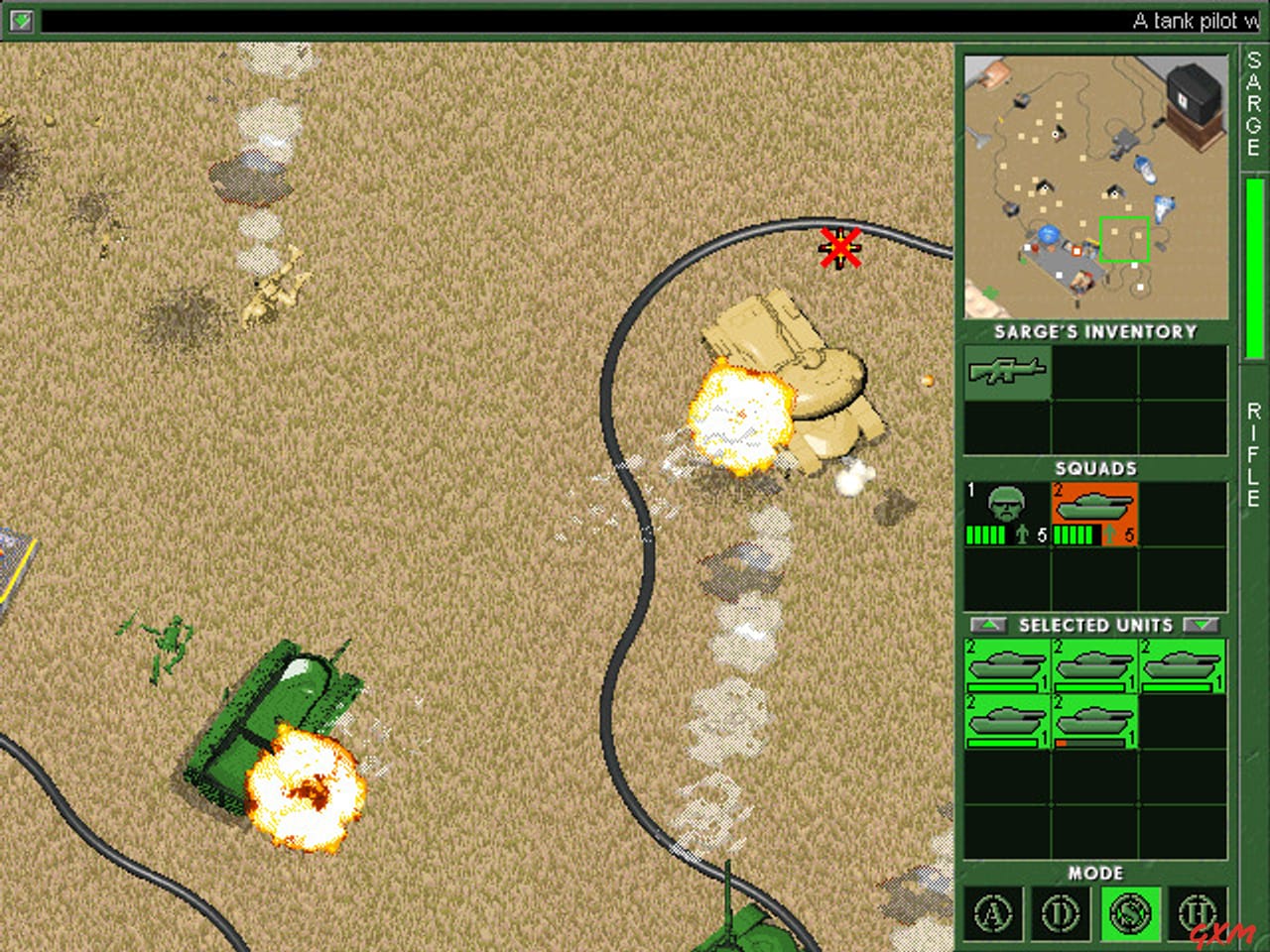Select the third tank in the top row
The height and width of the screenshot is (952, 1270).
(x=1181, y=666)
